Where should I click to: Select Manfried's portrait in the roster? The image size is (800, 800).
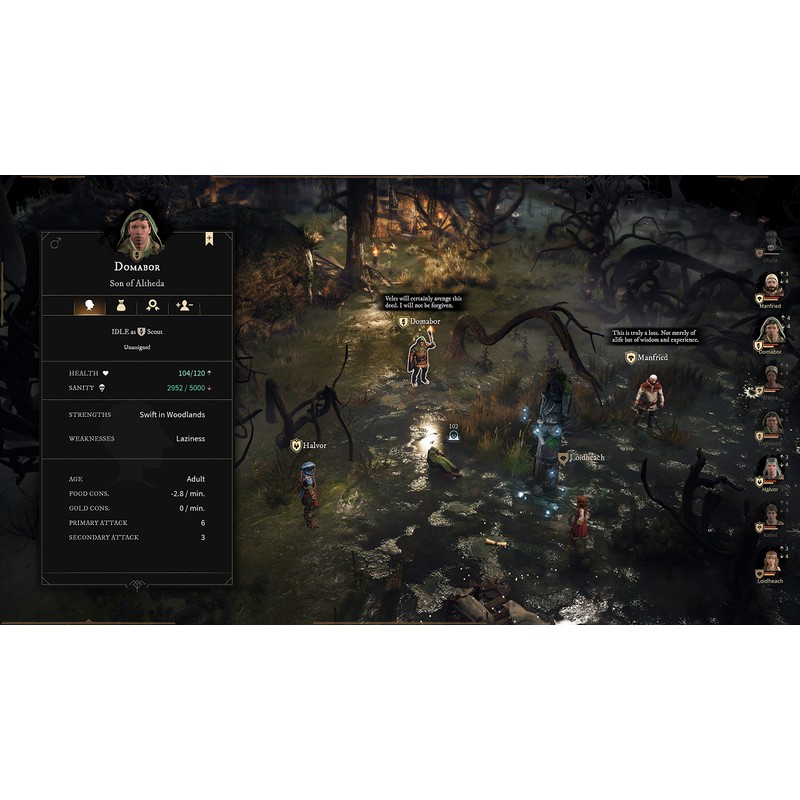pyautogui.click(x=770, y=287)
